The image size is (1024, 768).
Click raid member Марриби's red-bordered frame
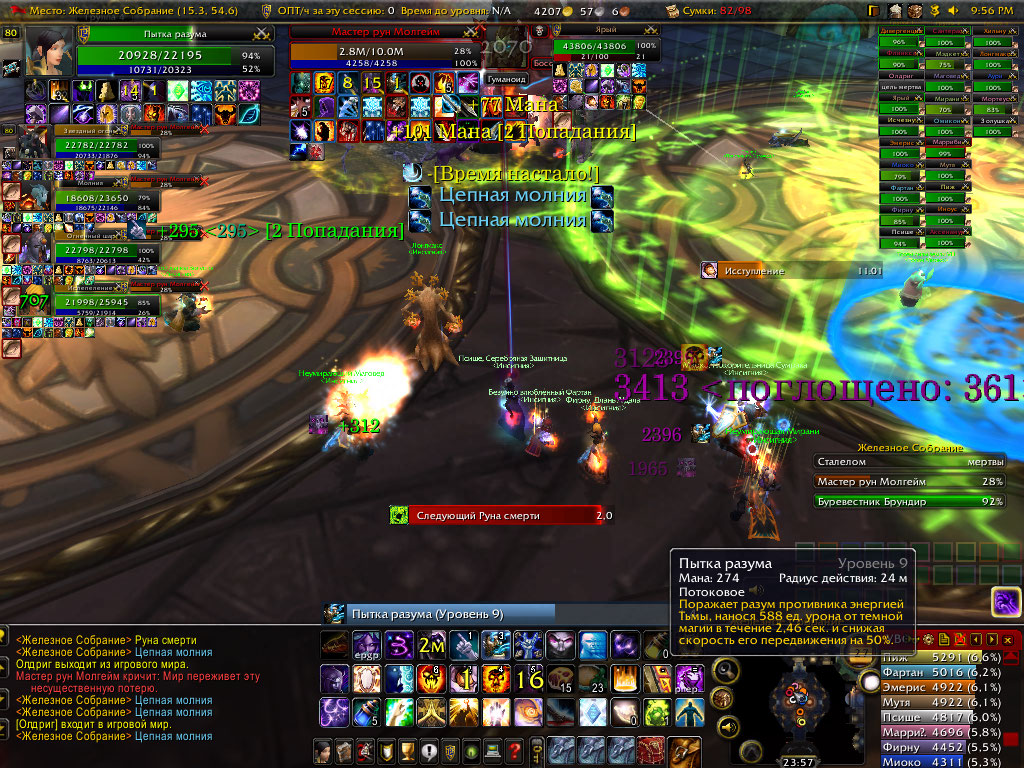coord(949,142)
